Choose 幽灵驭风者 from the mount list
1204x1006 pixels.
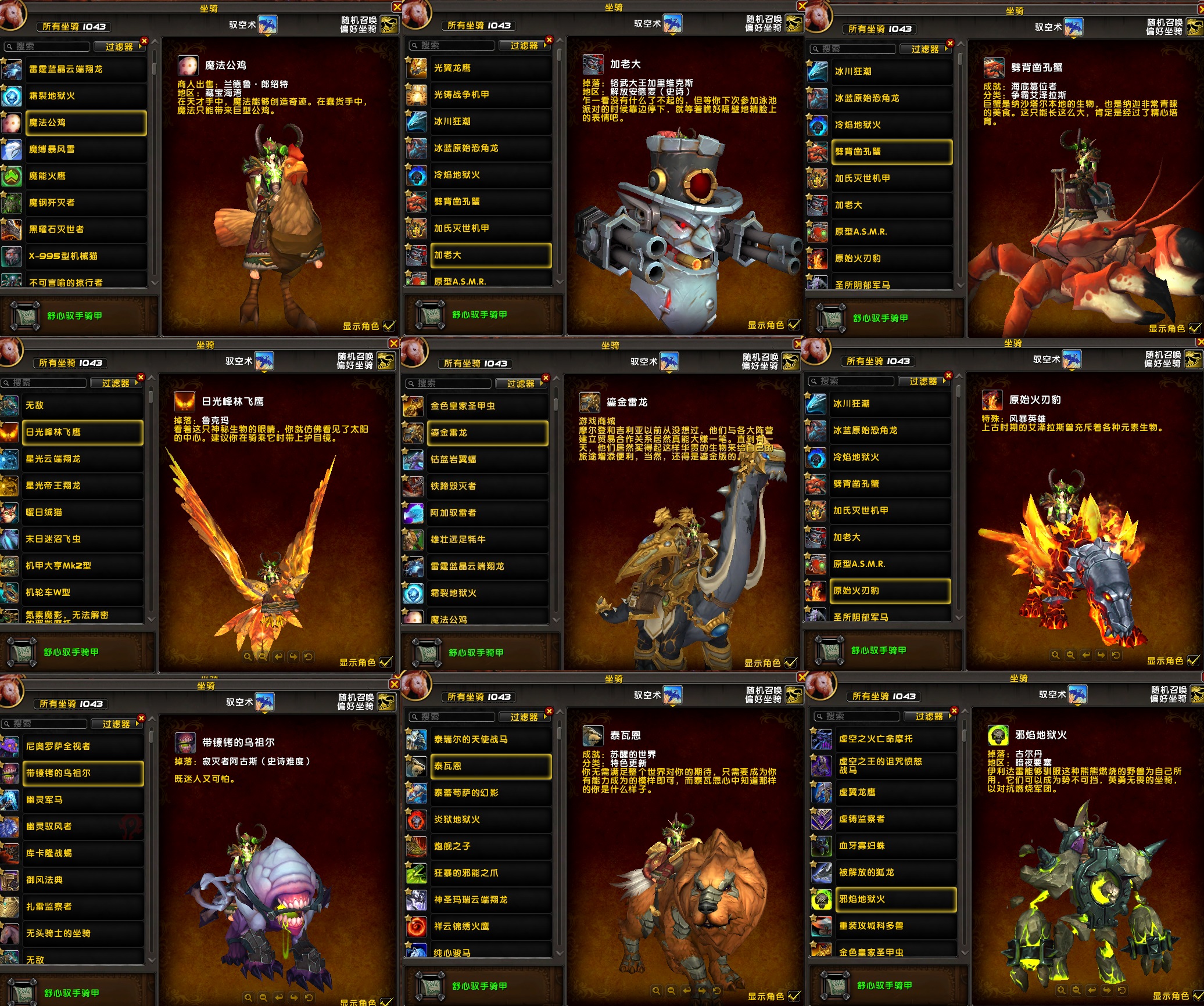click(x=83, y=827)
